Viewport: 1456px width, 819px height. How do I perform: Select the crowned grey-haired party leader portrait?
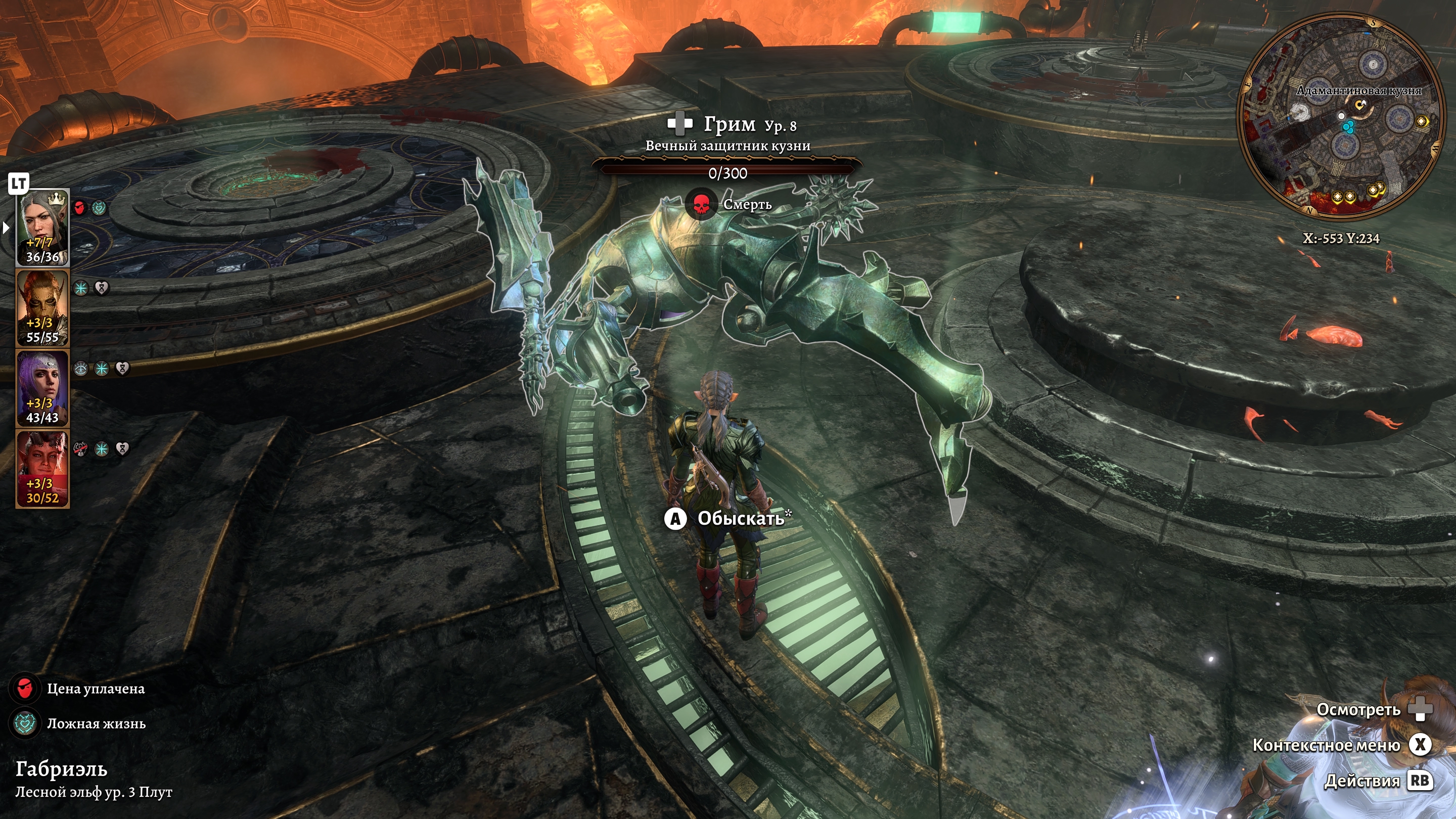42,227
